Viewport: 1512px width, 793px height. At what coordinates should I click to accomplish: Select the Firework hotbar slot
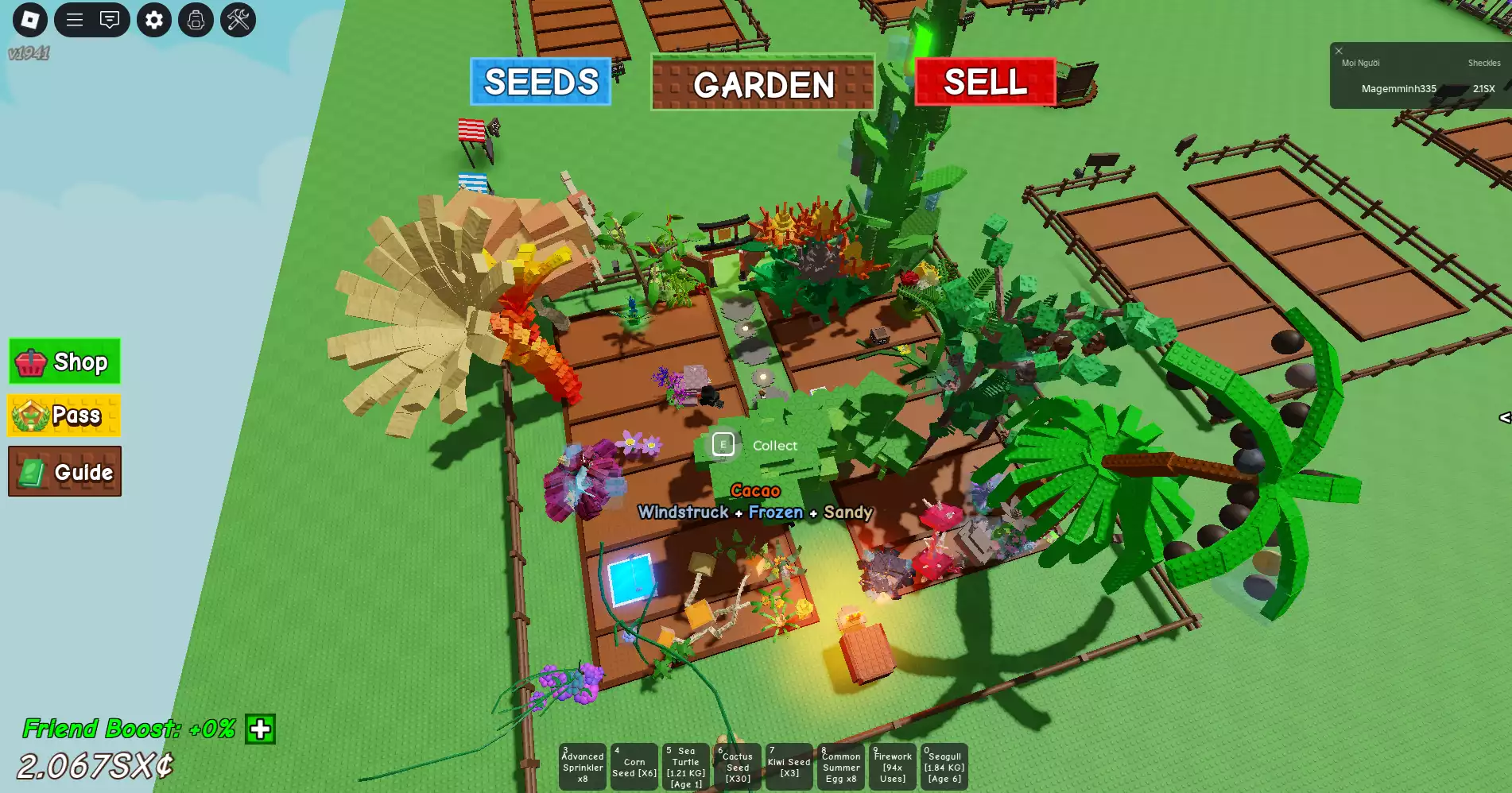pyautogui.click(x=893, y=767)
